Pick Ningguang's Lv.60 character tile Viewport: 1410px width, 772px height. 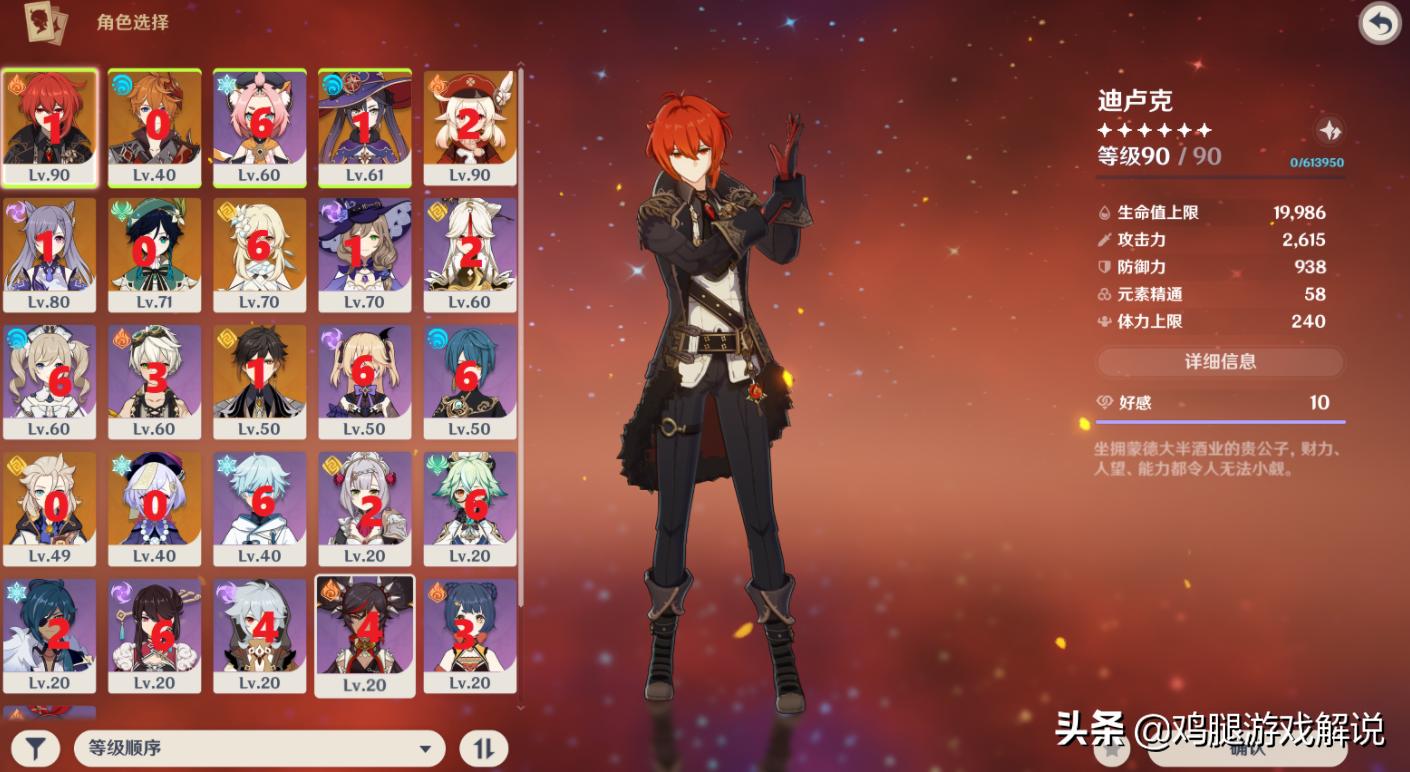click(x=470, y=254)
